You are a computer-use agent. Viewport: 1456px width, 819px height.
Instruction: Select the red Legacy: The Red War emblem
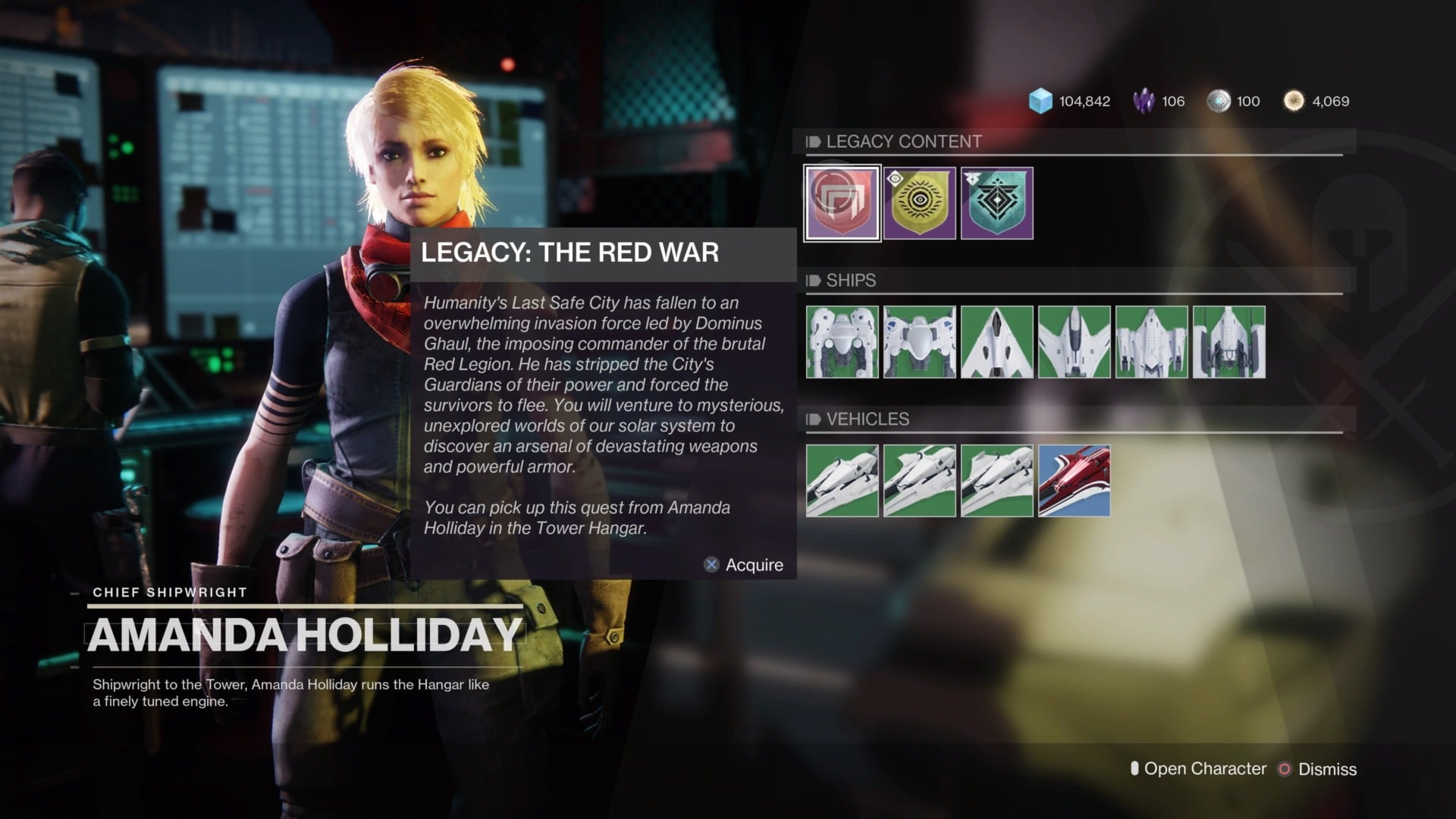[842, 203]
